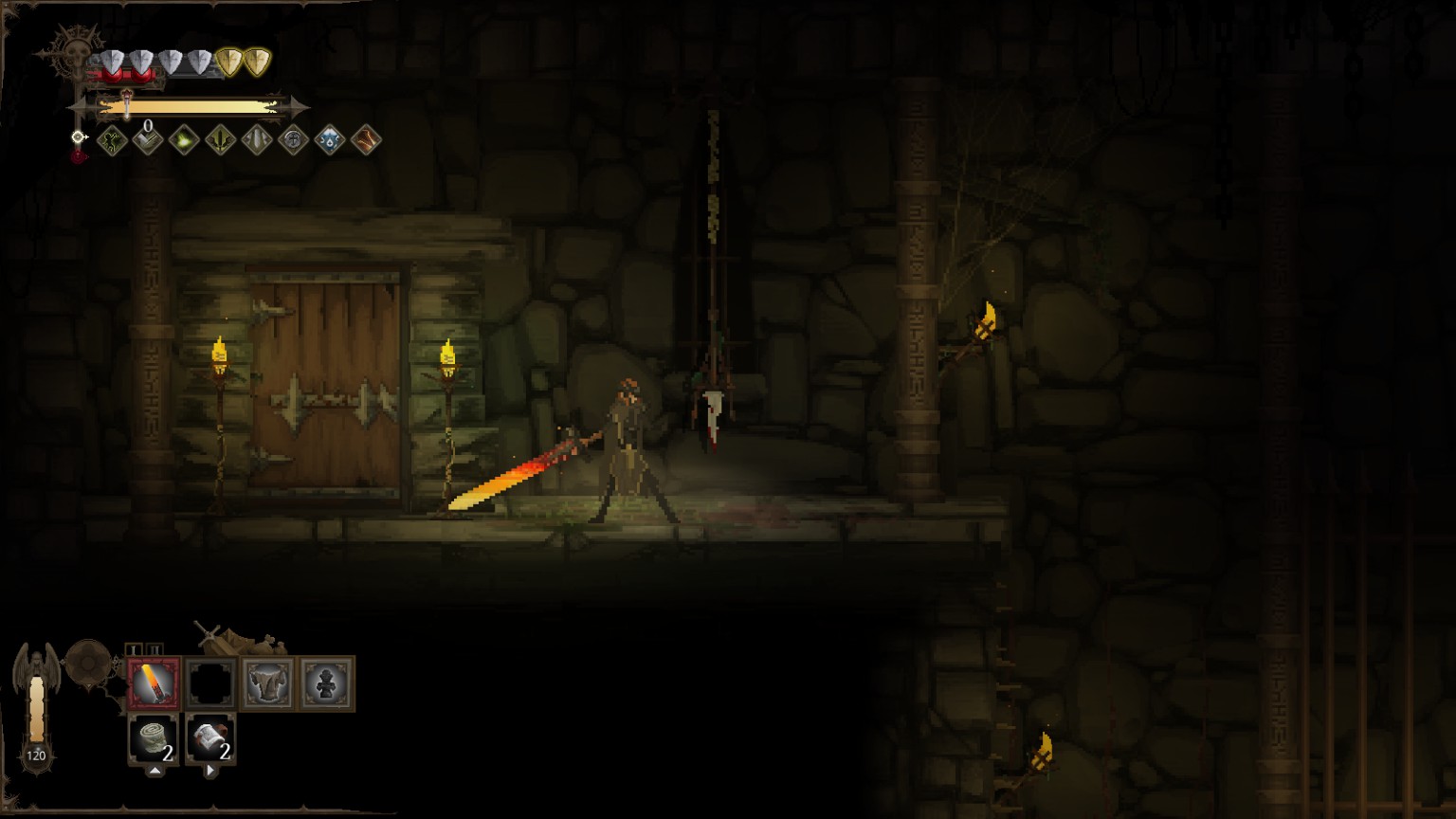Click the green running figure buff icon
Image resolution: width=1456 pixels, height=819 pixels.
113,141
